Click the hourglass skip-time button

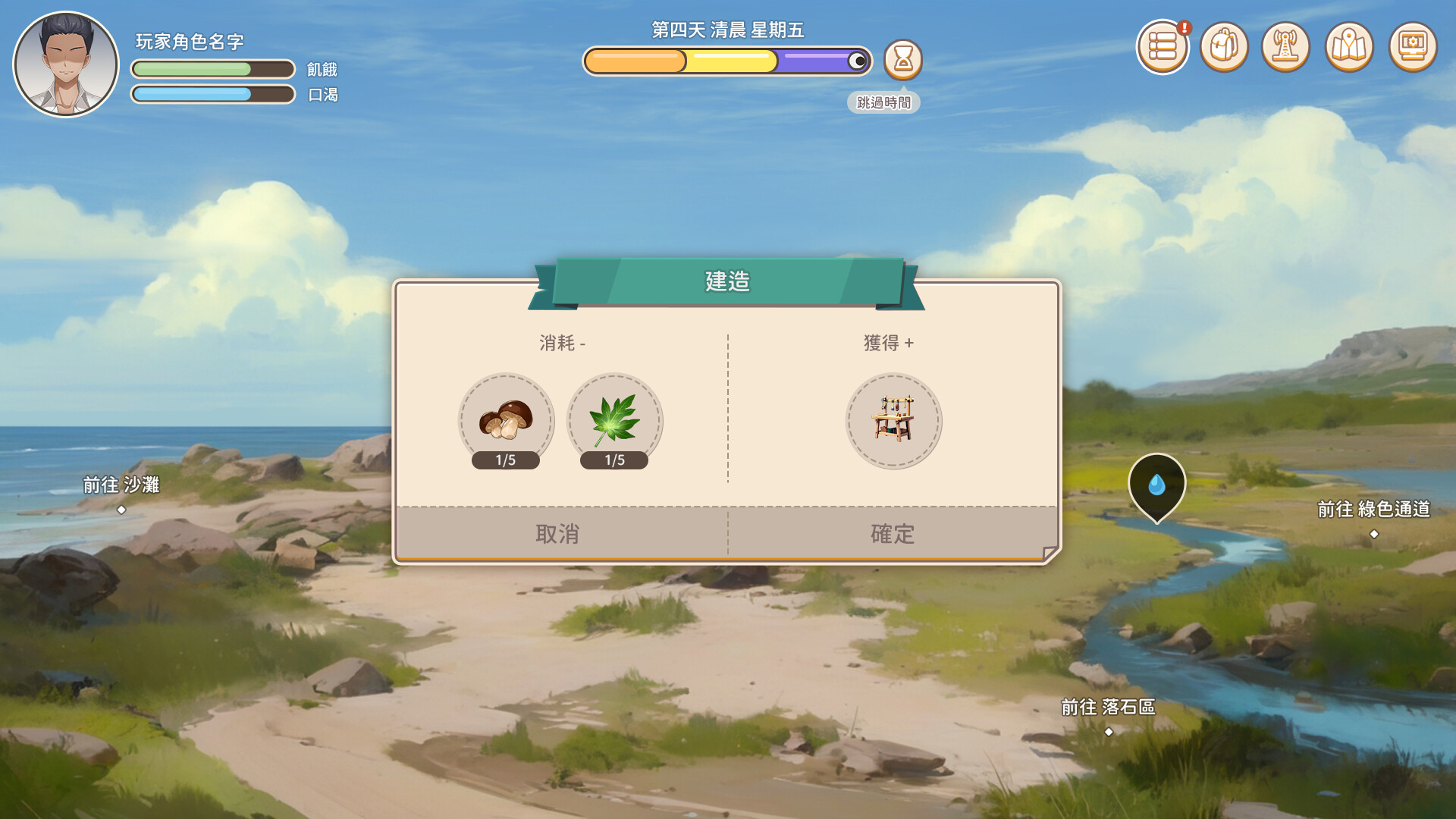[902, 60]
